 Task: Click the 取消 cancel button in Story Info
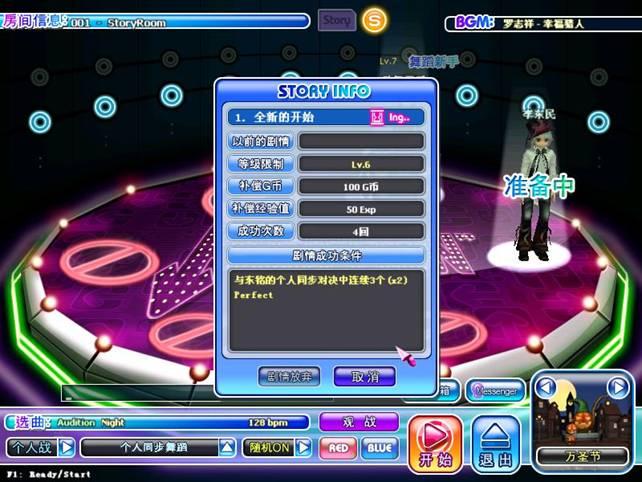tap(358, 376)
